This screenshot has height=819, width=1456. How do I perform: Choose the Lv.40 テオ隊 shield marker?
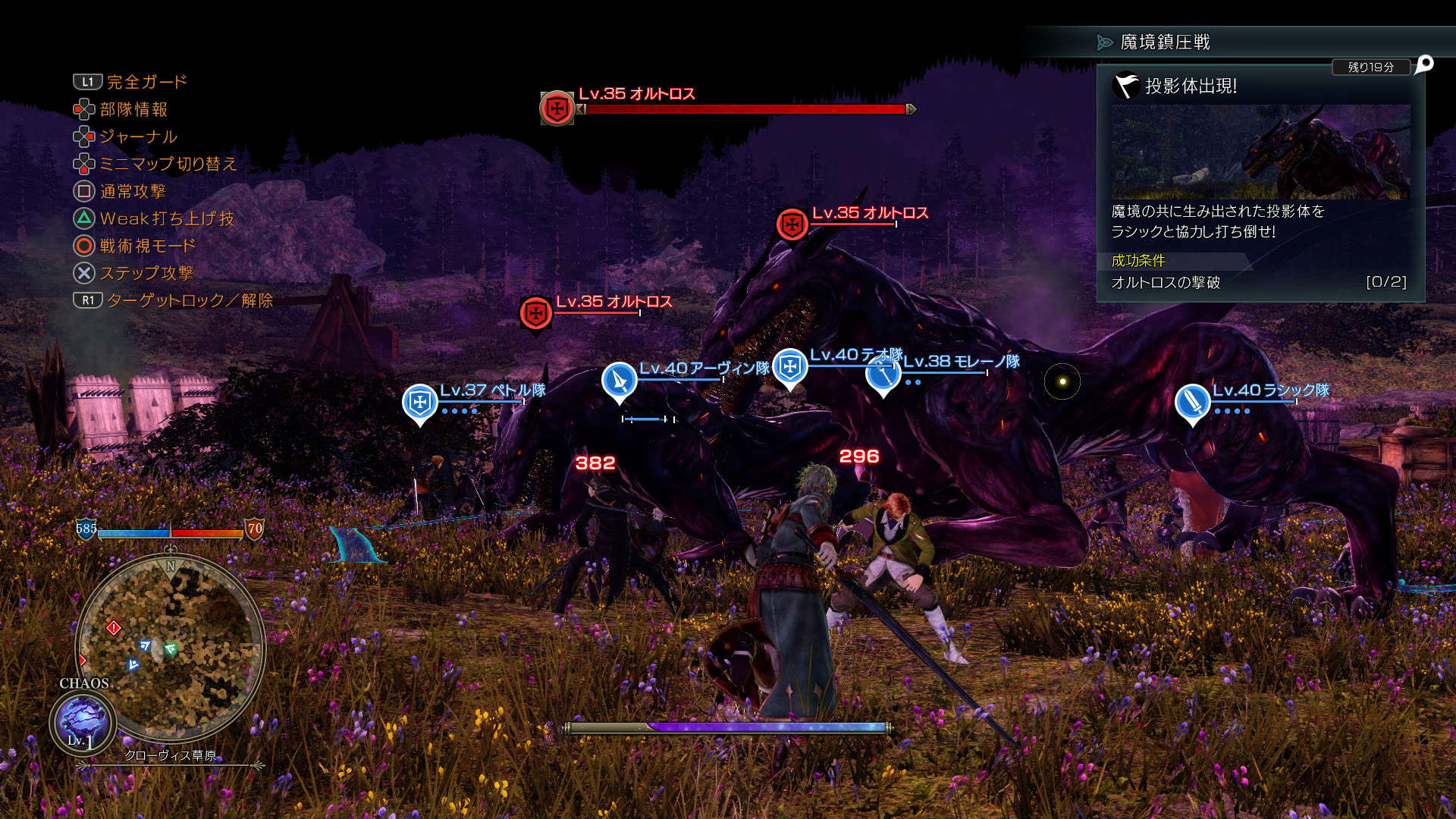[x=789, y=367]
